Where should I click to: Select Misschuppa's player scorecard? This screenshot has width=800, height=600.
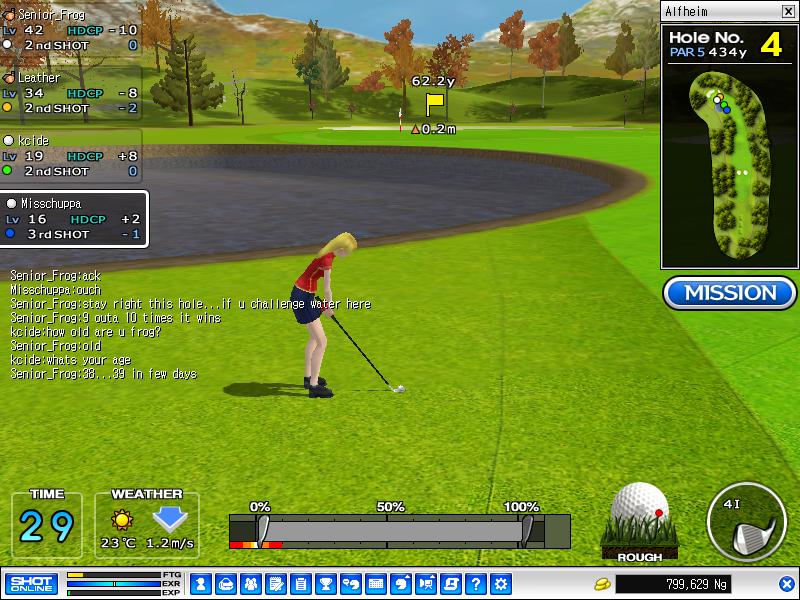74,219
